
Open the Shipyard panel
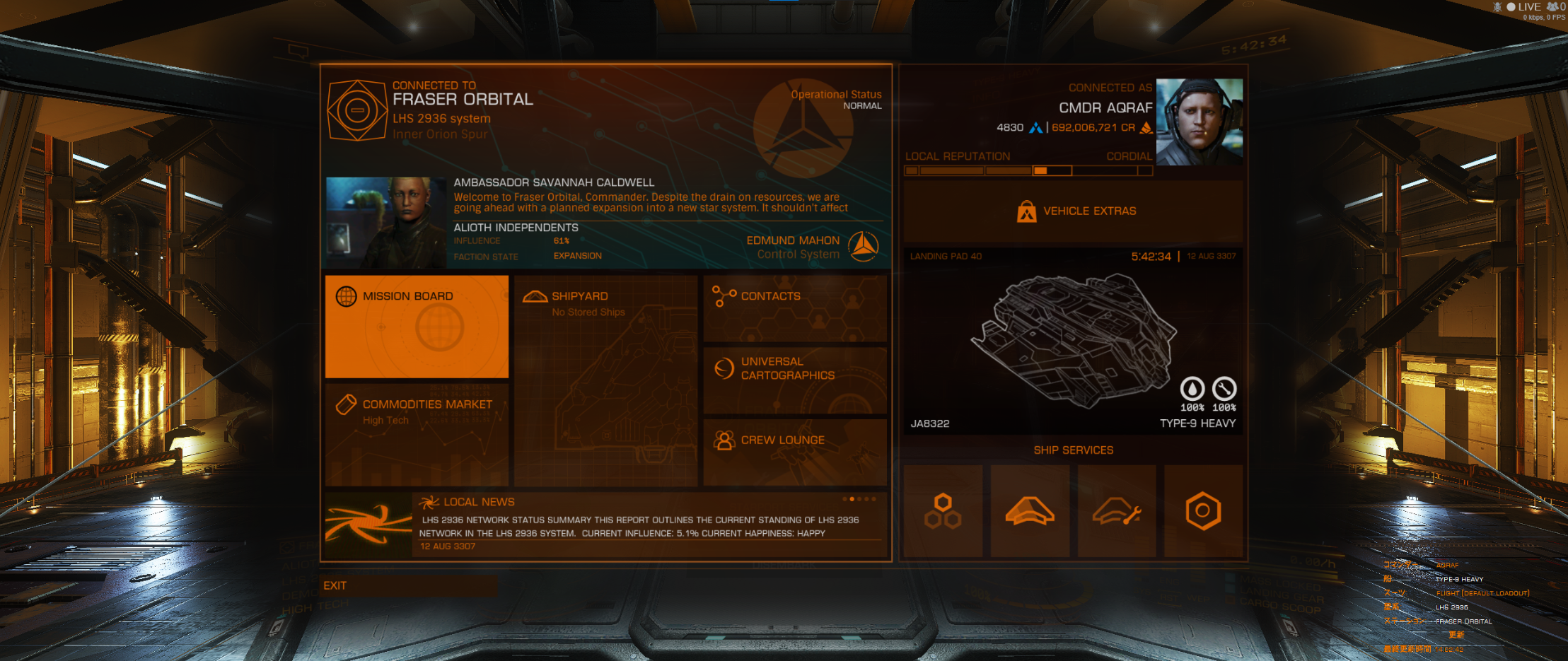point(605,380)
